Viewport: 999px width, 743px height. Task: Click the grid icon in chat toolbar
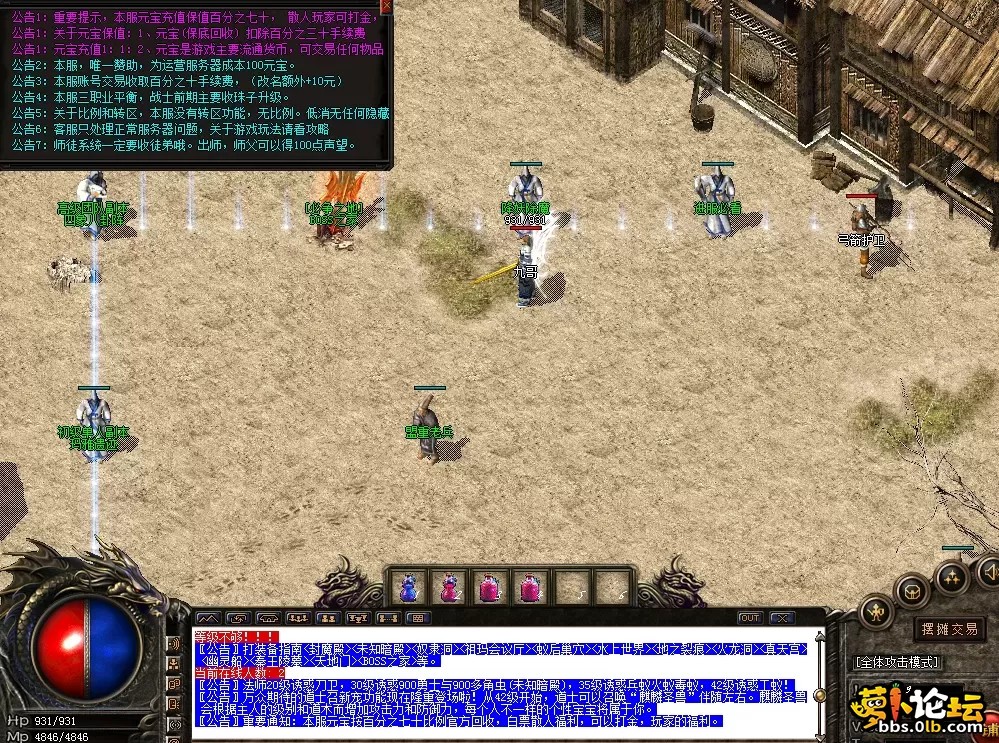point(417,618)
